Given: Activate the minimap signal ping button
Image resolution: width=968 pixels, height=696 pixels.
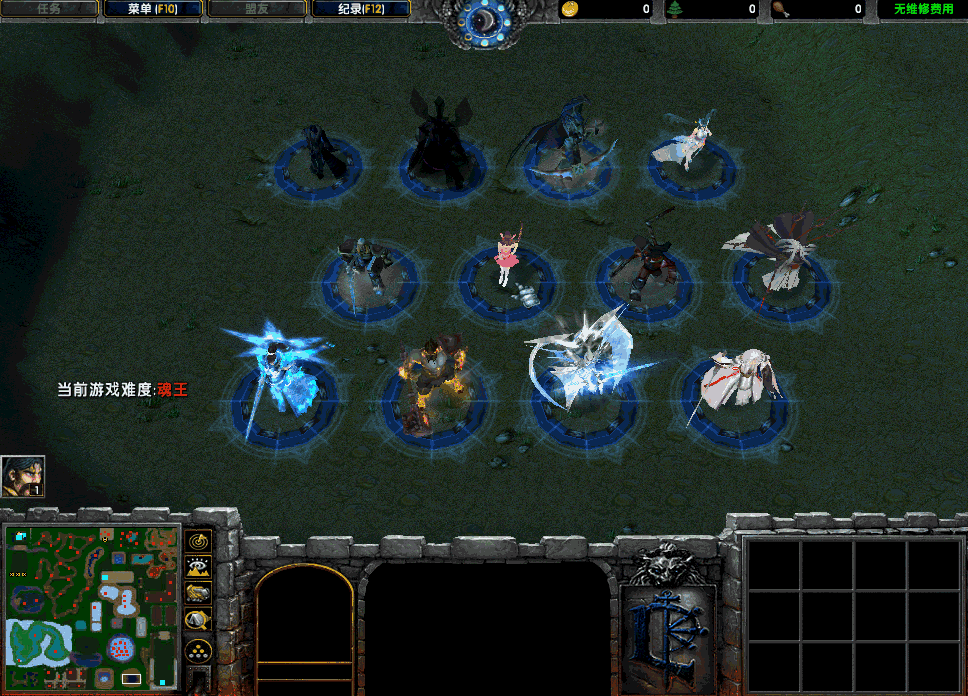Looking at the screenshot, I should pyautogui.click(x=199, y=541).
